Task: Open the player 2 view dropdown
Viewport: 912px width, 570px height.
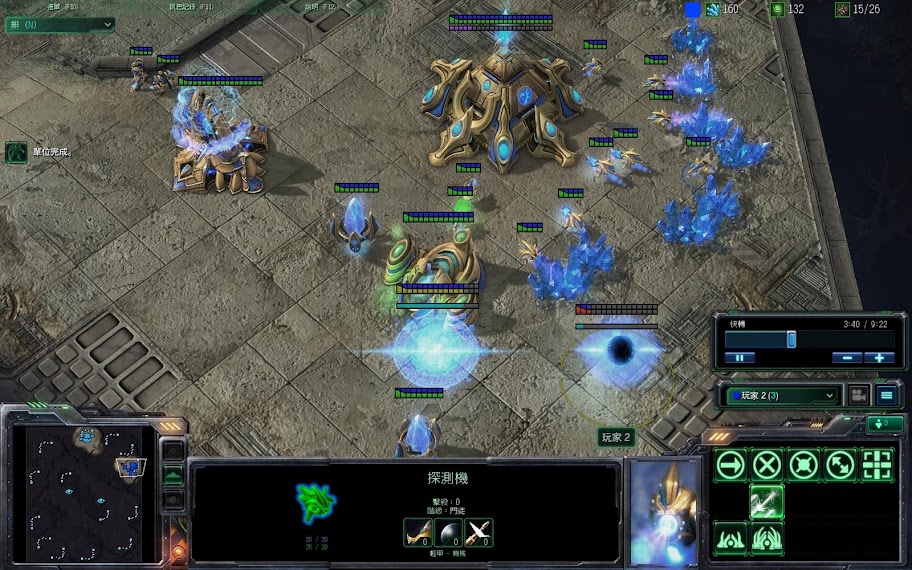Action: coord(782,395)
